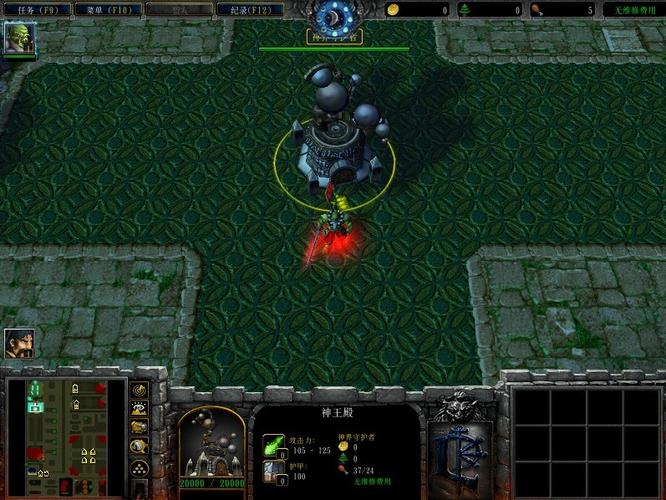
Task: Click the day/night clock indicator
Action: 333,17
